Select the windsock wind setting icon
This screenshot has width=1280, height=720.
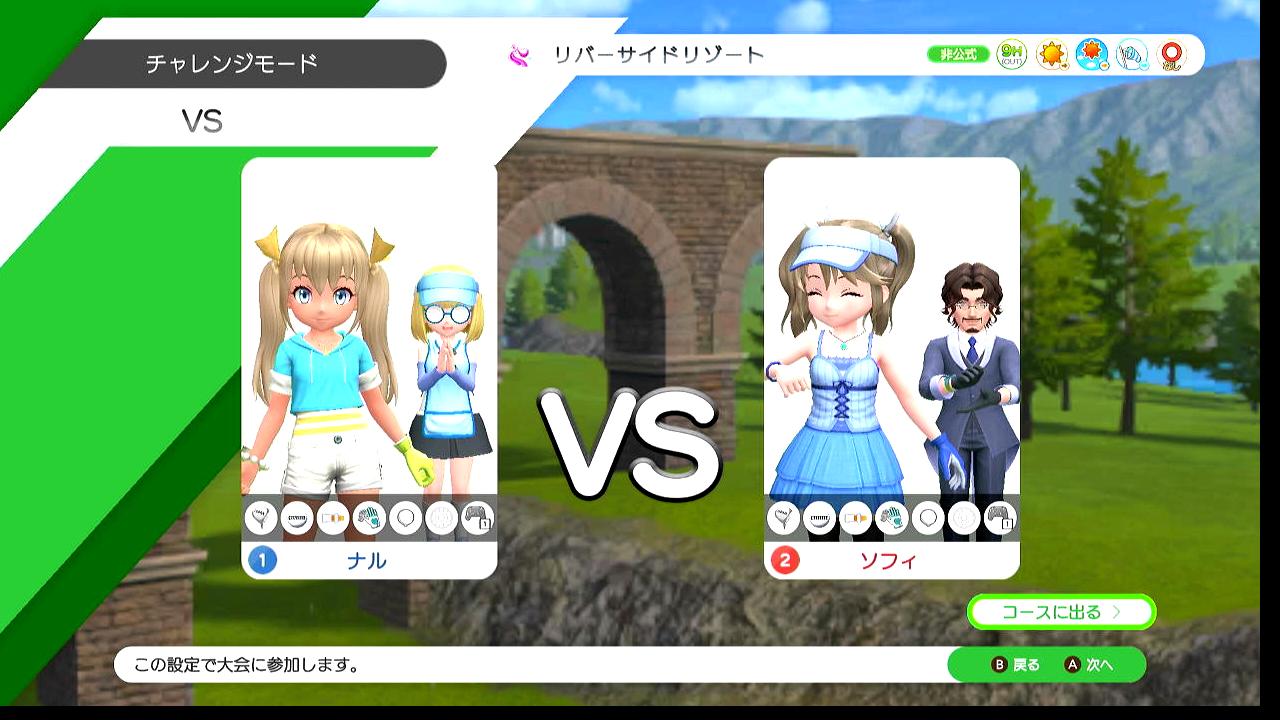click(x=1132, y=55)
